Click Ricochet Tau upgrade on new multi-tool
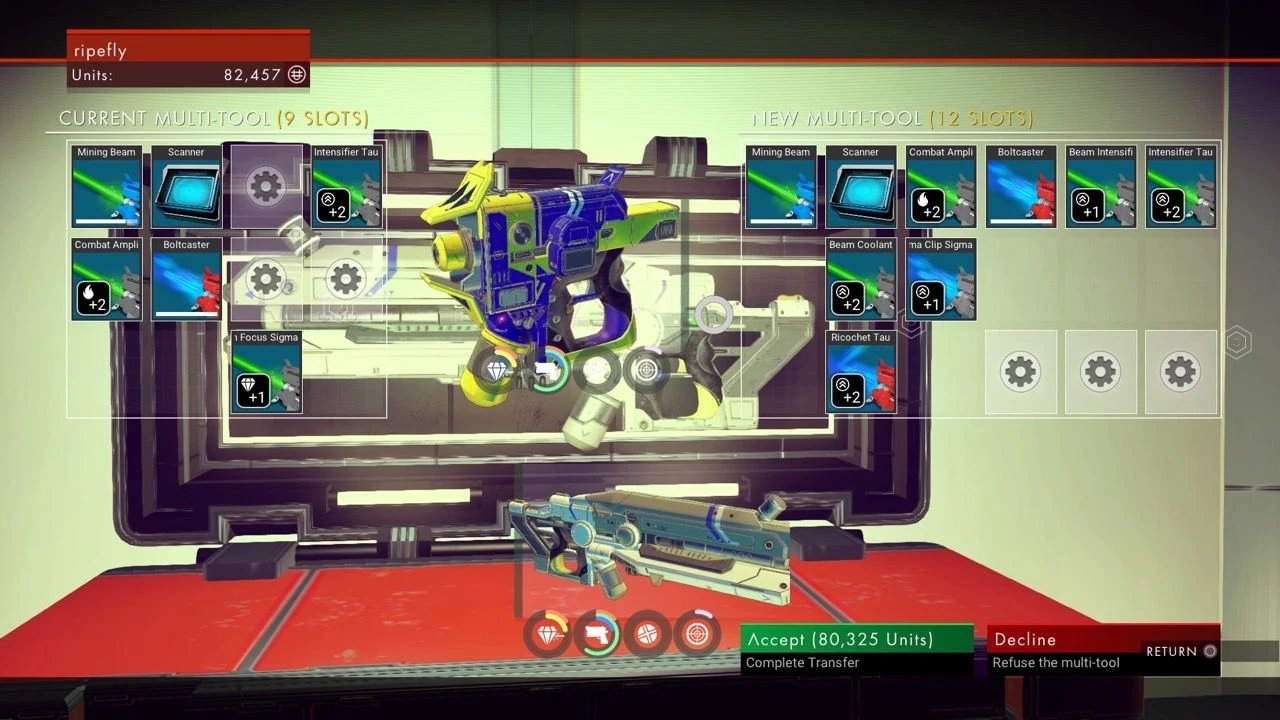The height and width of the screenshot is (720, 1280). click(861, 372)
